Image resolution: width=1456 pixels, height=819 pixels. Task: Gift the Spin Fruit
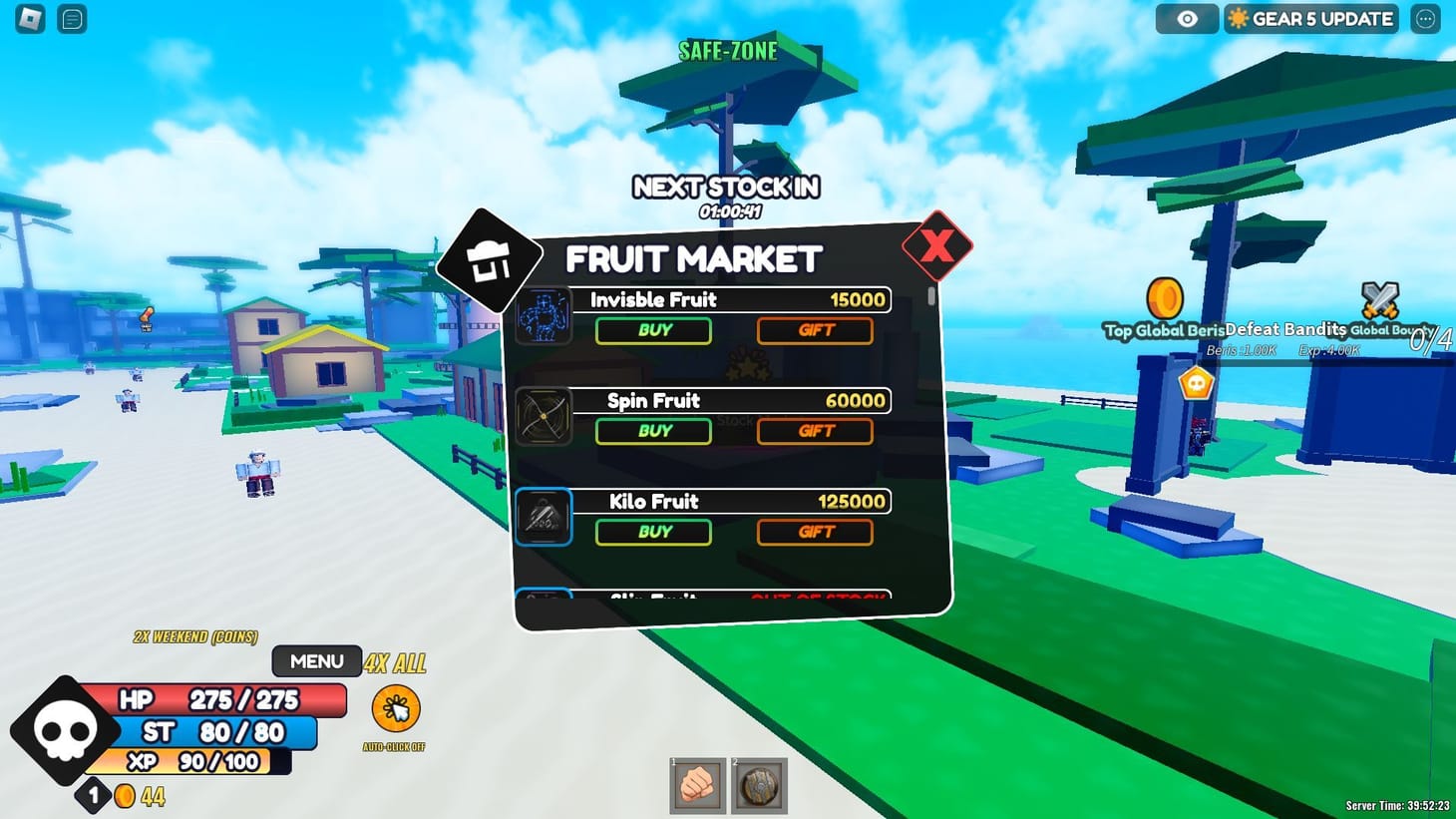click(x=814, y=431)
